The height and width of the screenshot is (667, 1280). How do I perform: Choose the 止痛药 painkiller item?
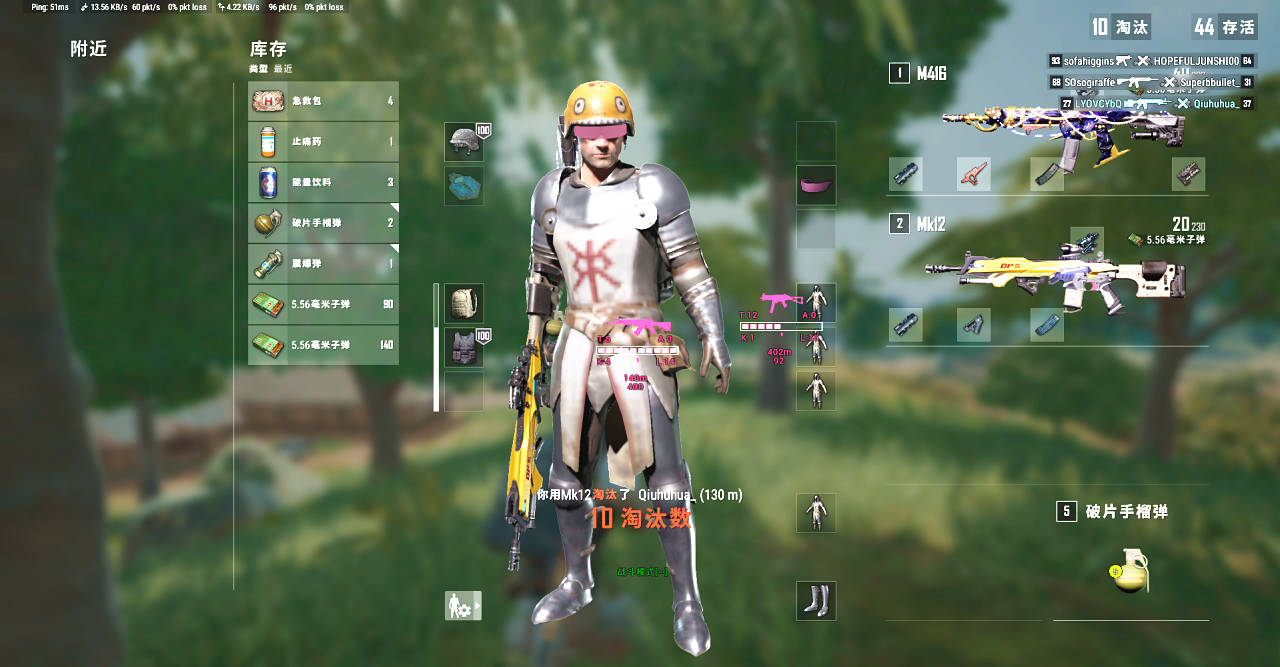(x=323, y=142)
